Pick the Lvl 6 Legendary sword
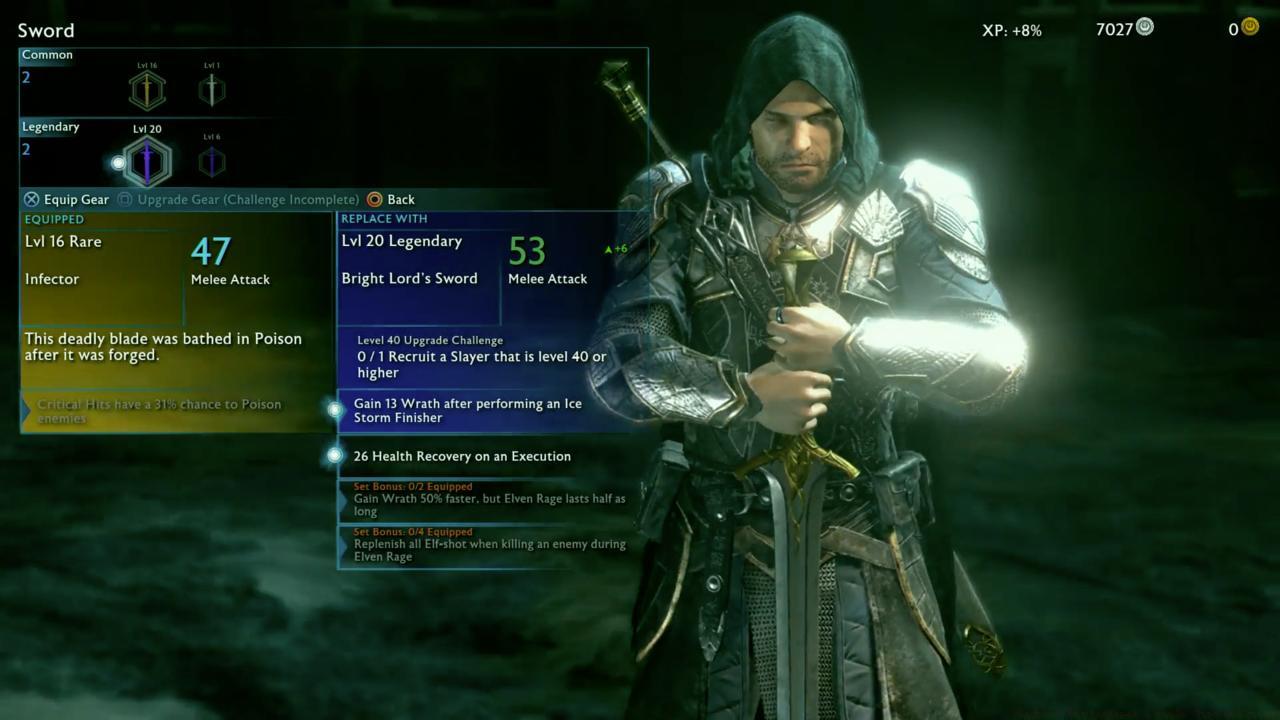 (x=211, y=162)
